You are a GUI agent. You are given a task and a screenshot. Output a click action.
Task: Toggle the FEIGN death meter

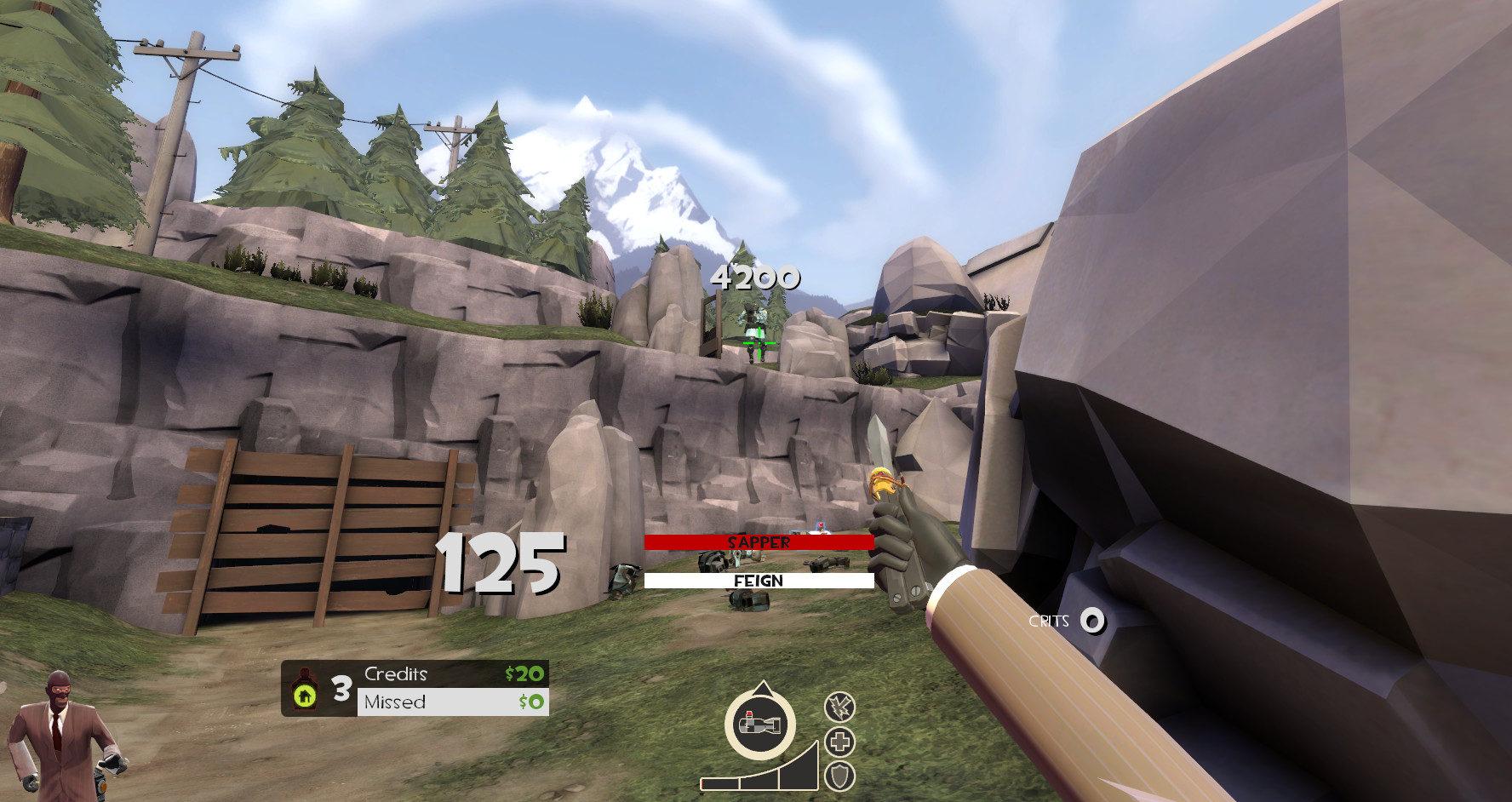point(758,581)
